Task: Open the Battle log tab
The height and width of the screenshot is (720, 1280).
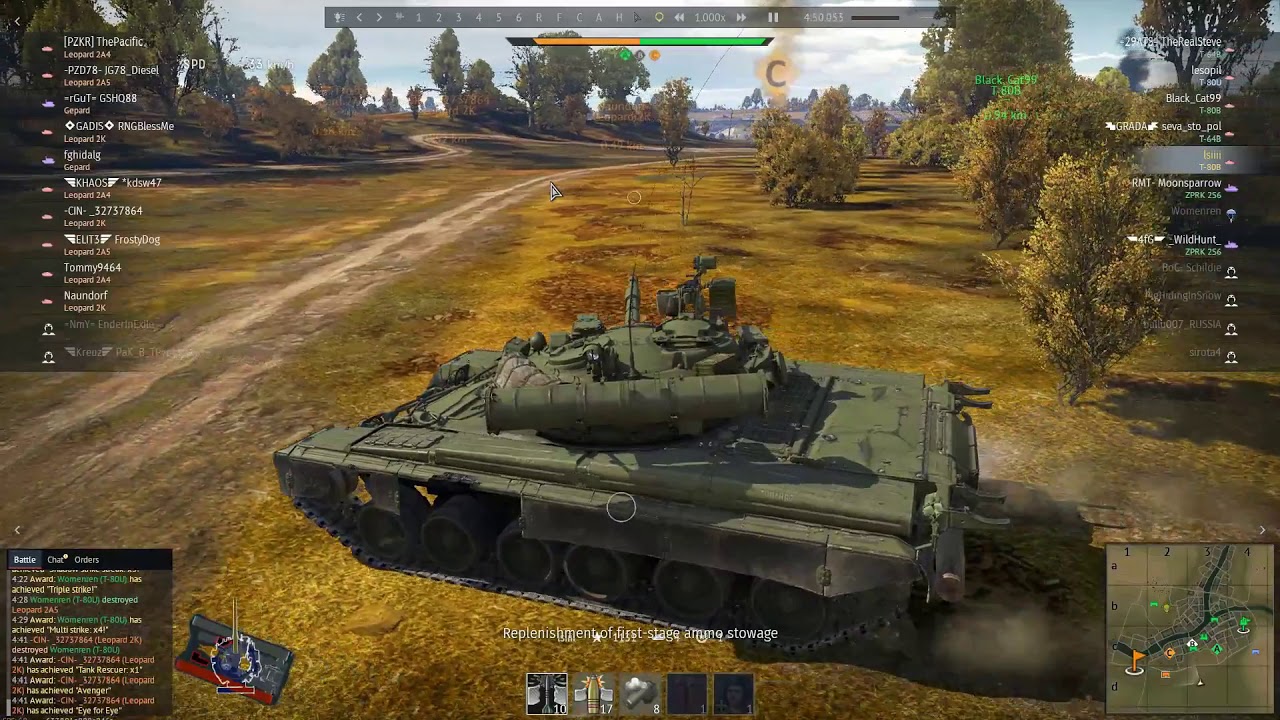Action: pos(25,560)
